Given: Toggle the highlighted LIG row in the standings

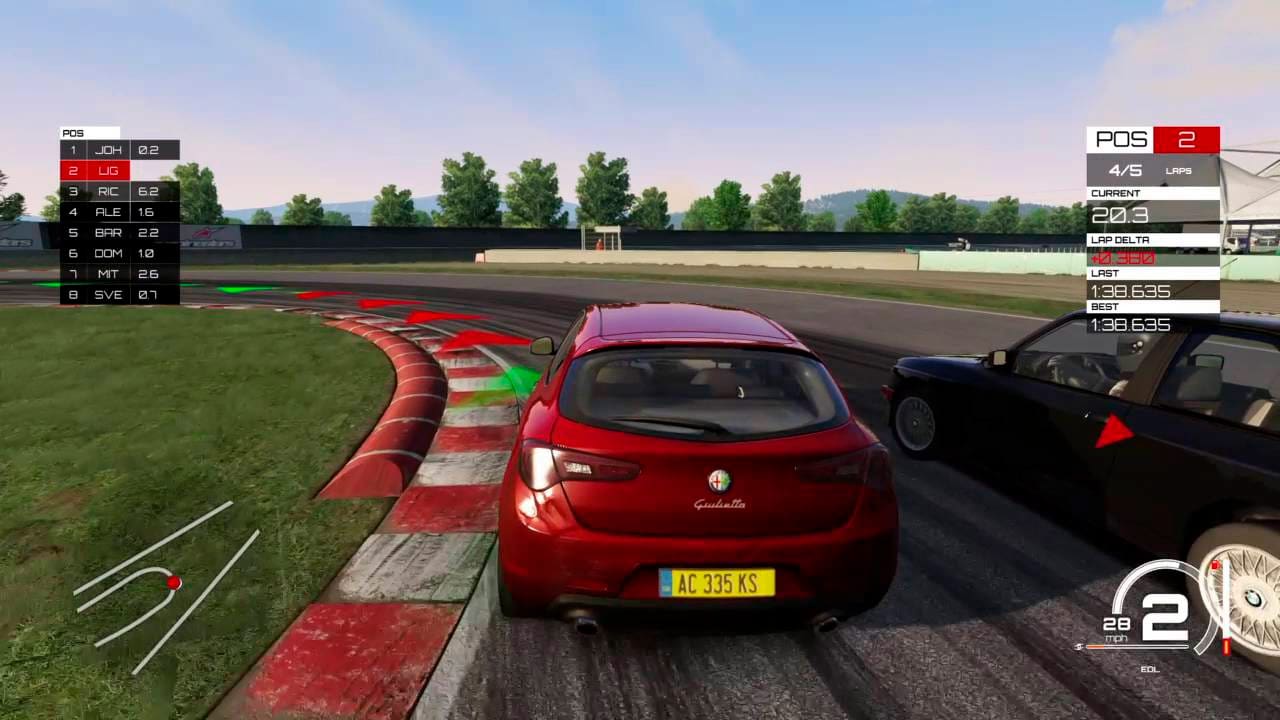Looking at the screenshot, I should point(108,170).
